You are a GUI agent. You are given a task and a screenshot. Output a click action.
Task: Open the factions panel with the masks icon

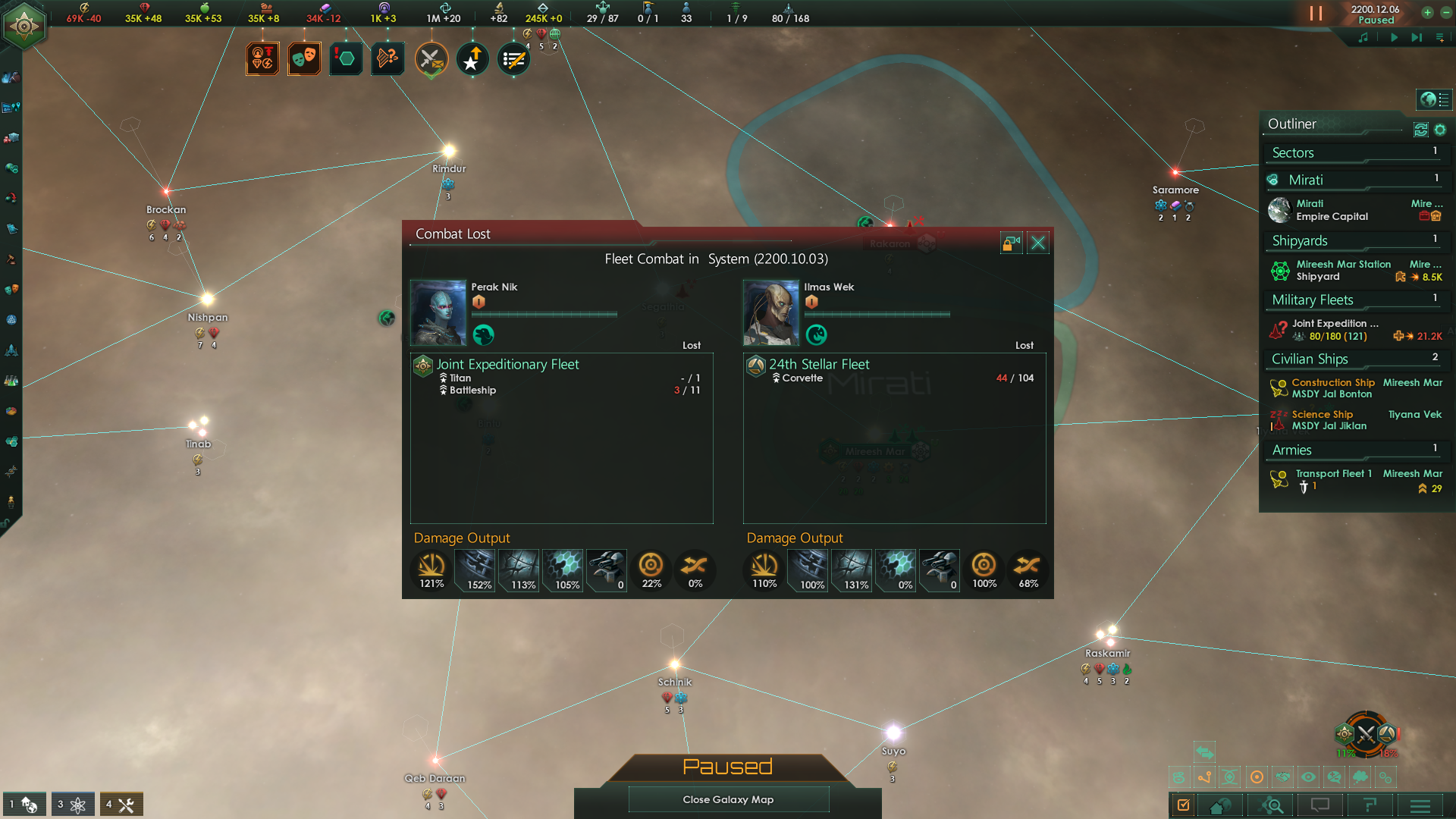(303, 58)
